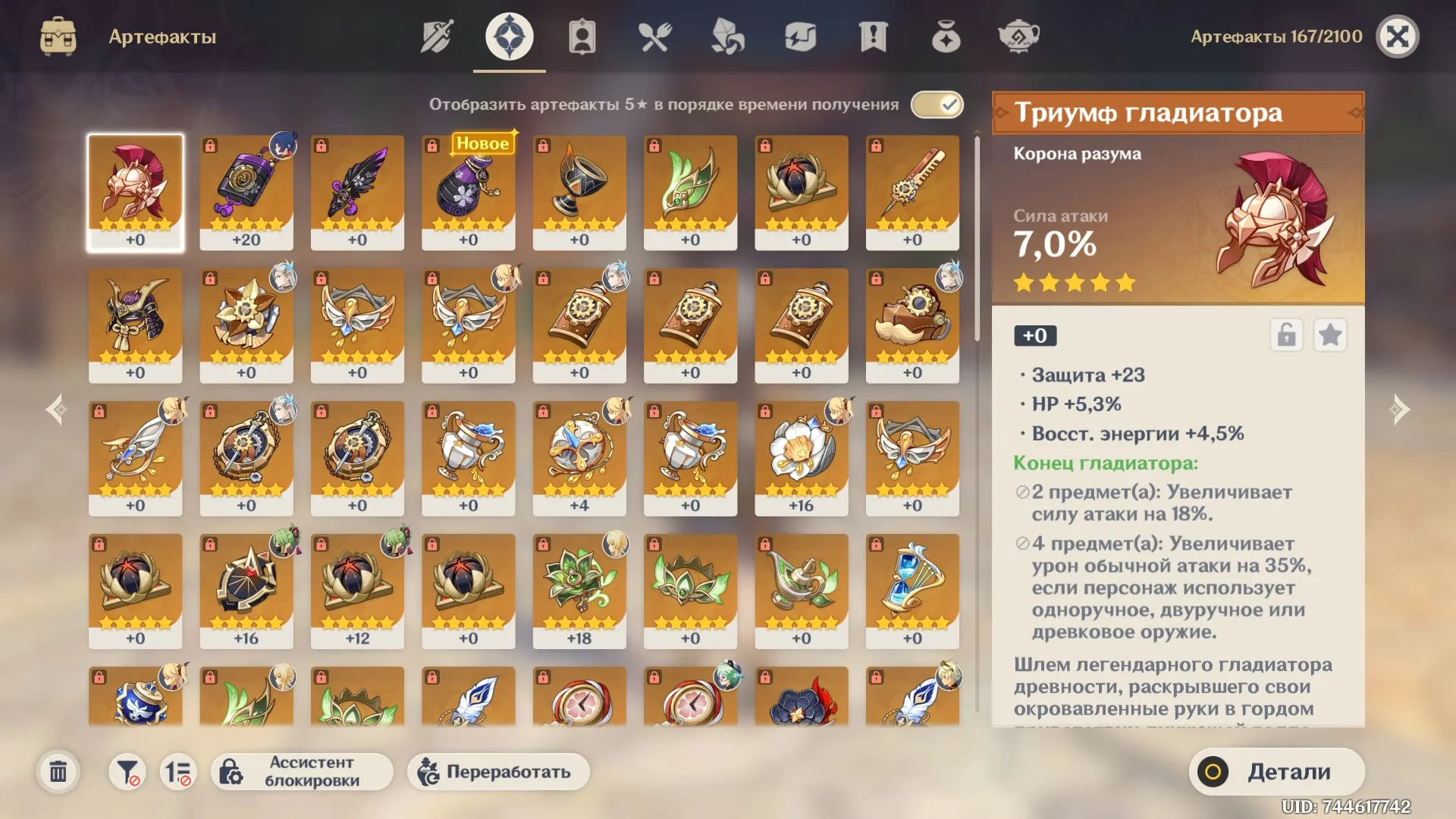This screenshot has height=819, width=1456.
Task: Select the Artifacts compass category icon
Action: [508, 34]
